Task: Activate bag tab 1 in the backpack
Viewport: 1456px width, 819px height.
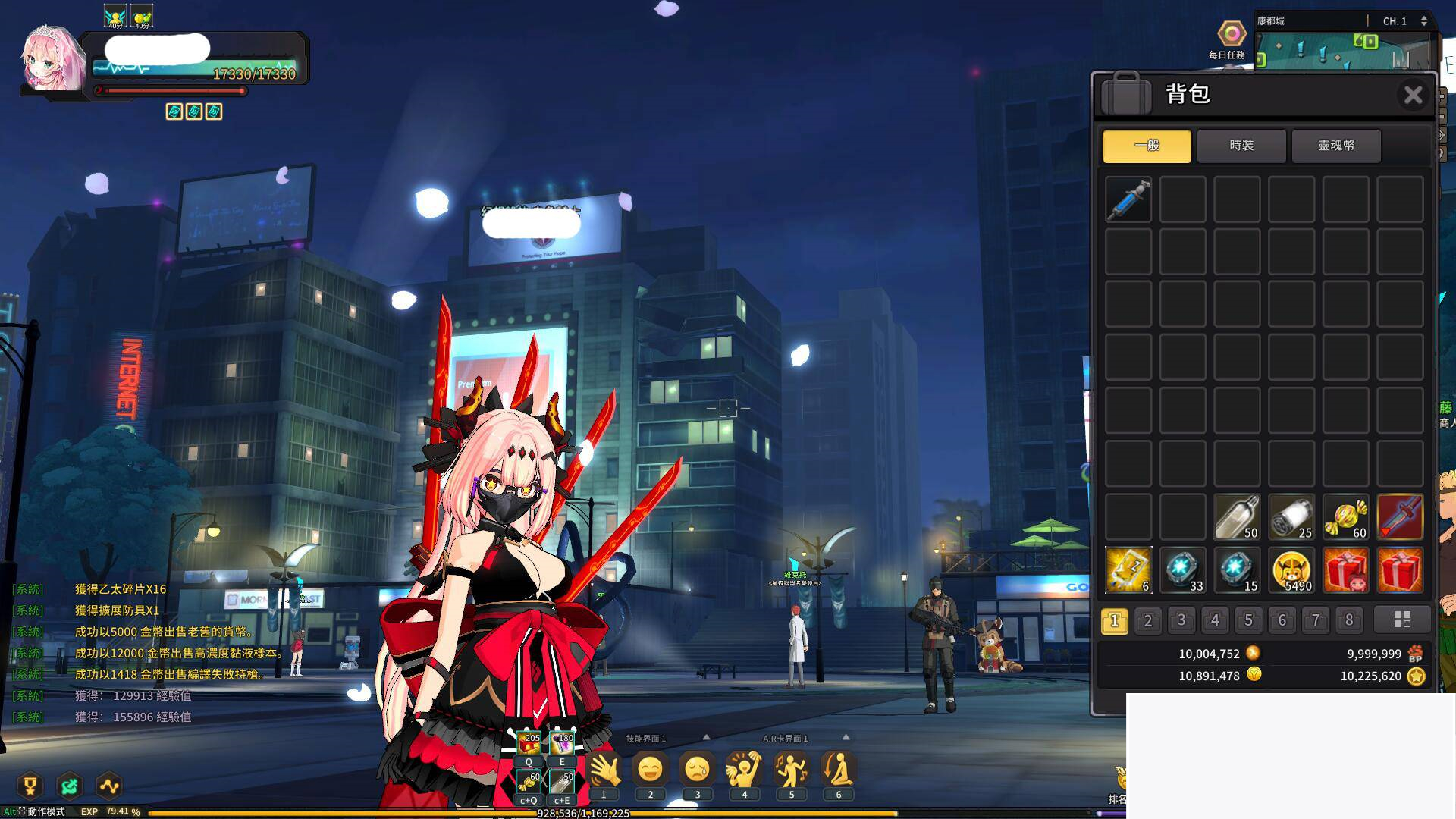Action: [1114, 620]
